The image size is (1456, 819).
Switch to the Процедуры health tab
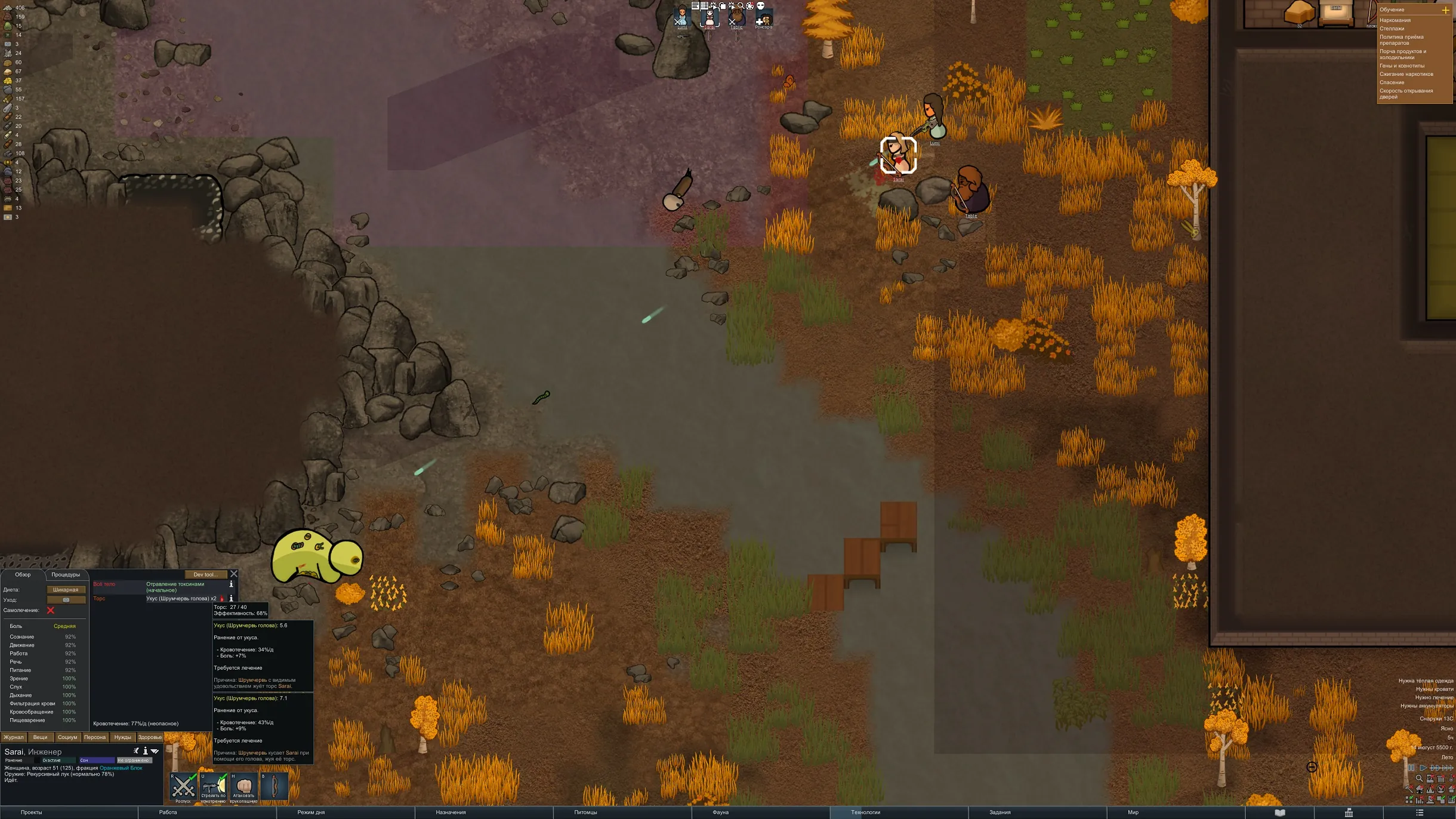66,575
